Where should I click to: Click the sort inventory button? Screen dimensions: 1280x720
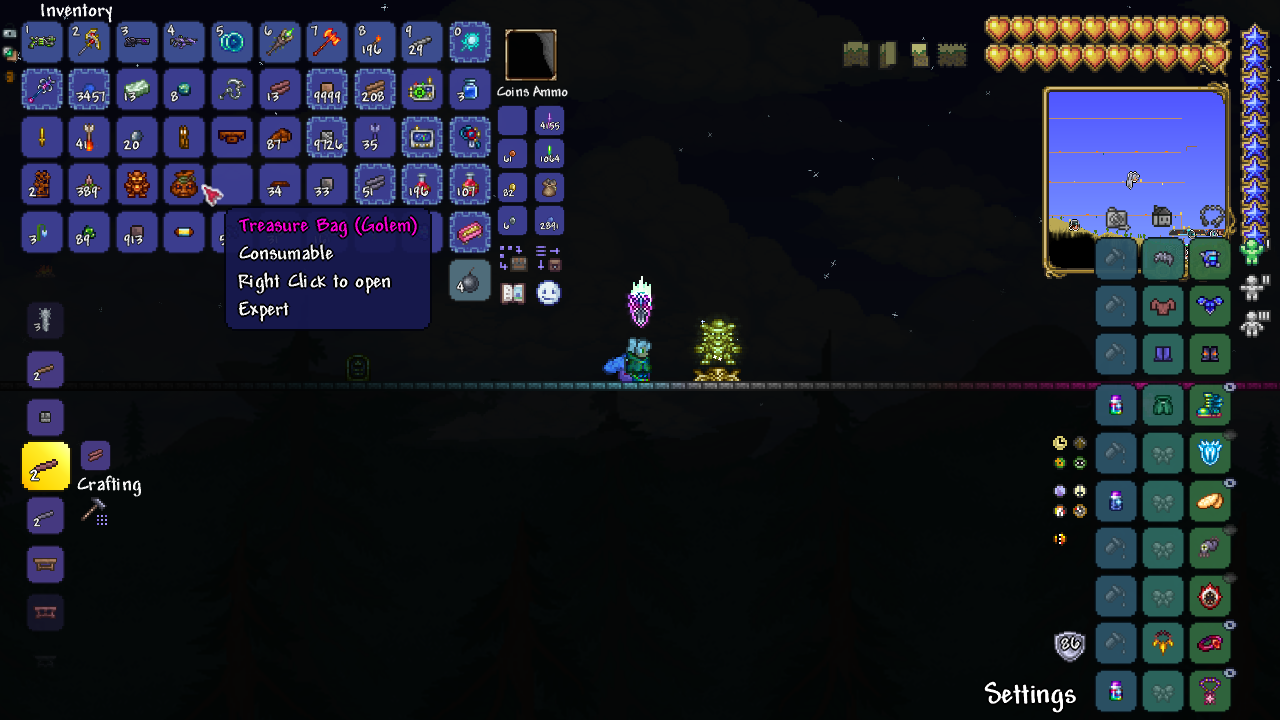click(548, 258)
